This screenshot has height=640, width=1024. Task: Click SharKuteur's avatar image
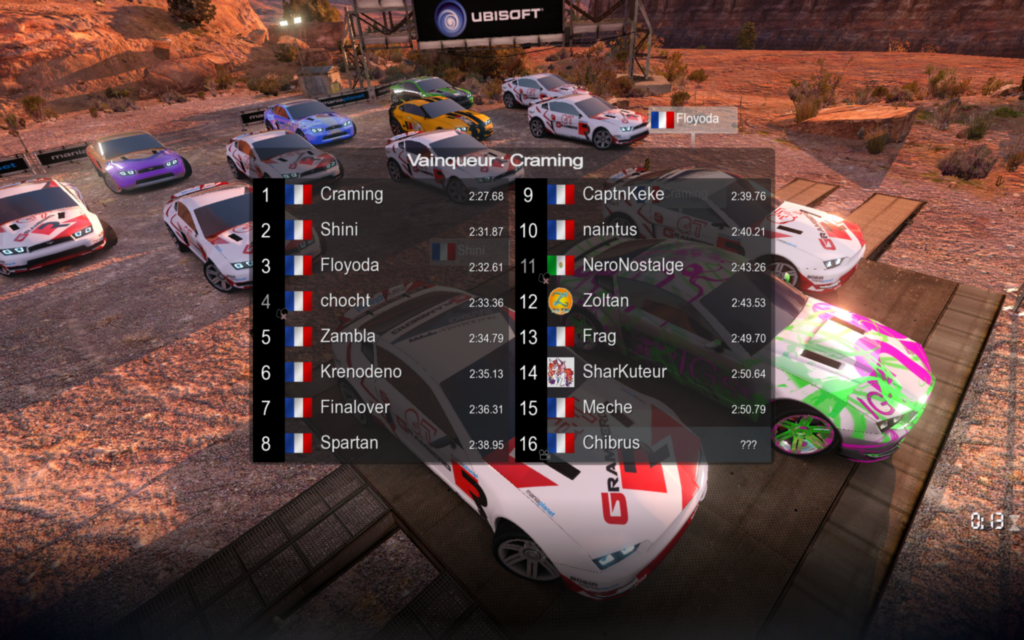tap(561, 372)
